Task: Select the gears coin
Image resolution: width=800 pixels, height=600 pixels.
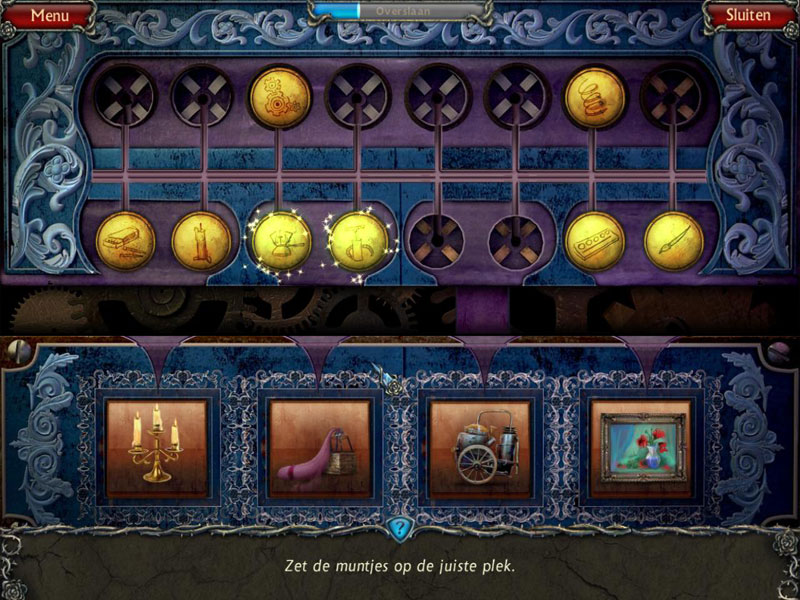Action: tap(279, 97)
